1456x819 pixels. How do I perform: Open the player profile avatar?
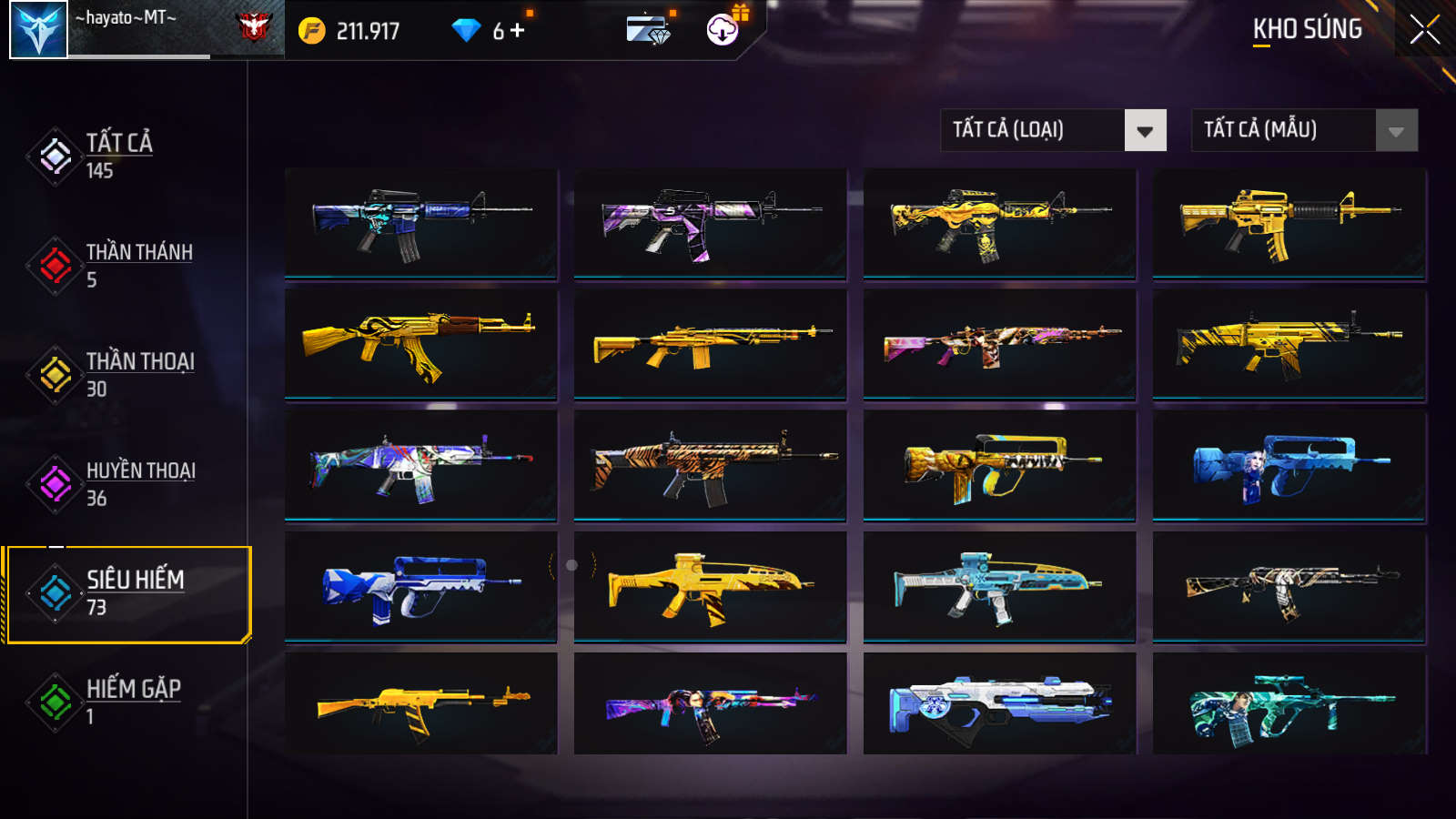click(x=38, y=29)
